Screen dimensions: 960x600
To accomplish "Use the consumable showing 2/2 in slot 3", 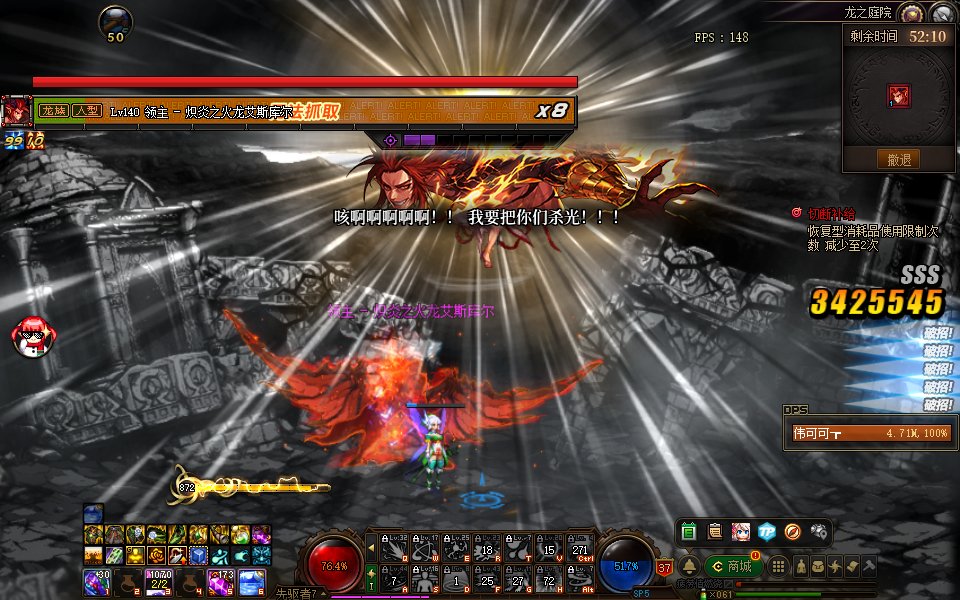I will click(x=158, y=582).
